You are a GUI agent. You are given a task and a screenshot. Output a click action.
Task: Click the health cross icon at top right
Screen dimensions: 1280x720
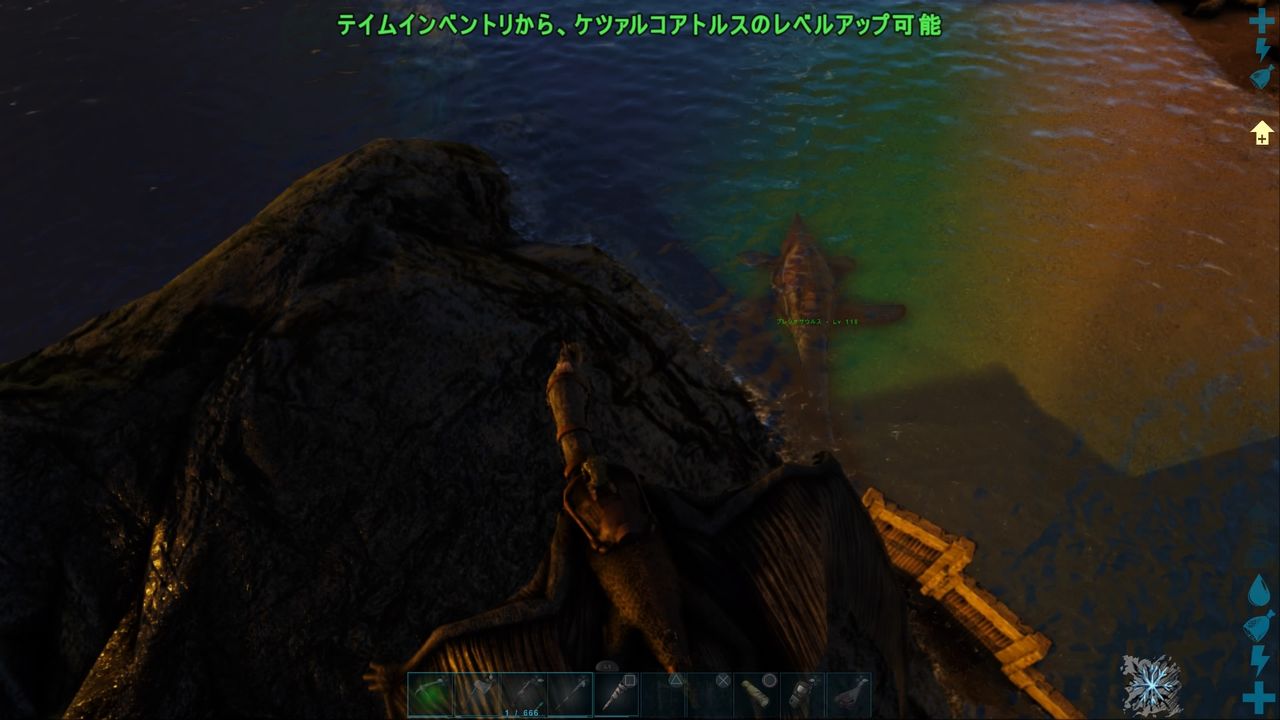tap(1262, 20)
